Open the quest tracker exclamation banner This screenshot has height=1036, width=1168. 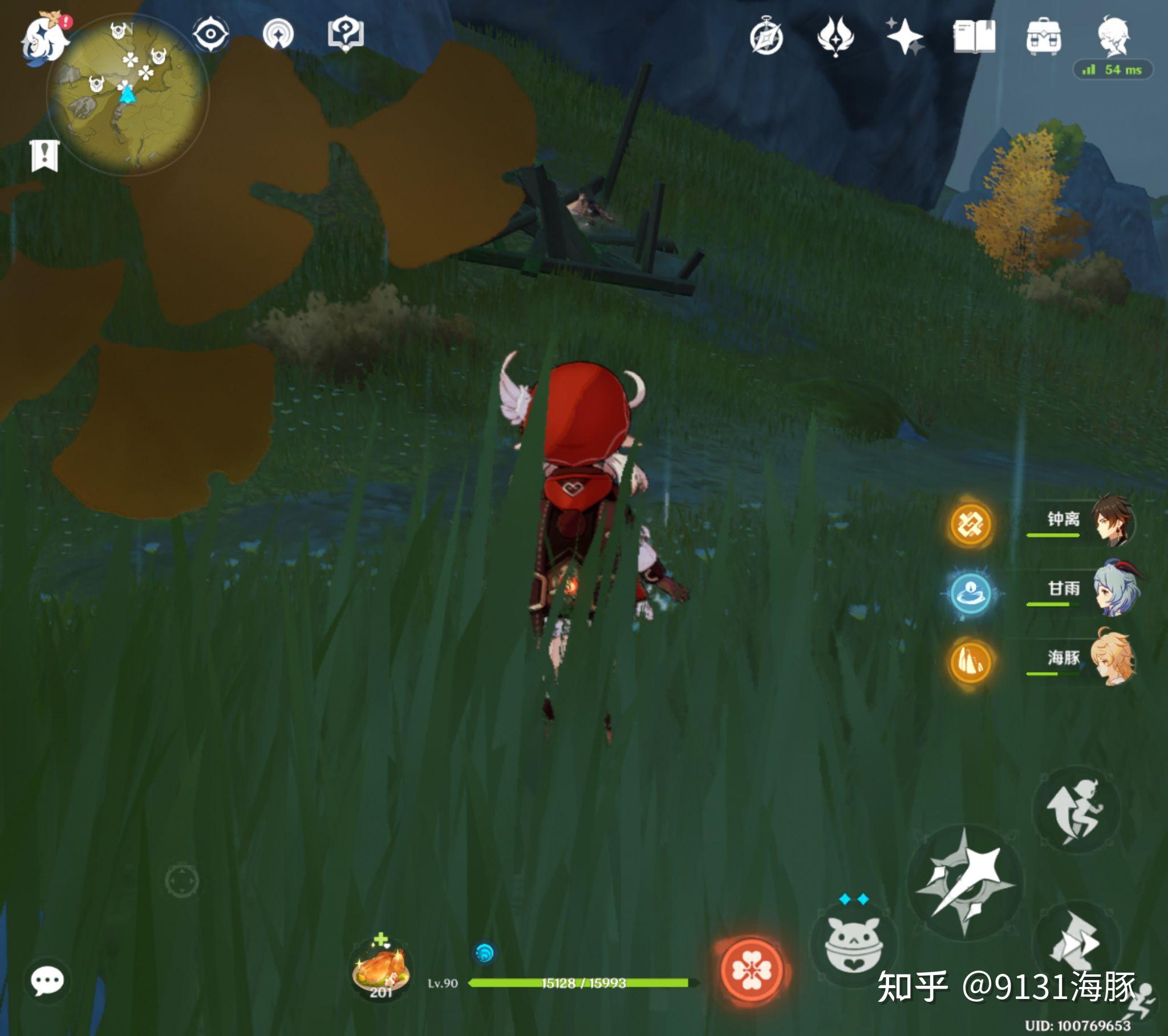(44, 155)
